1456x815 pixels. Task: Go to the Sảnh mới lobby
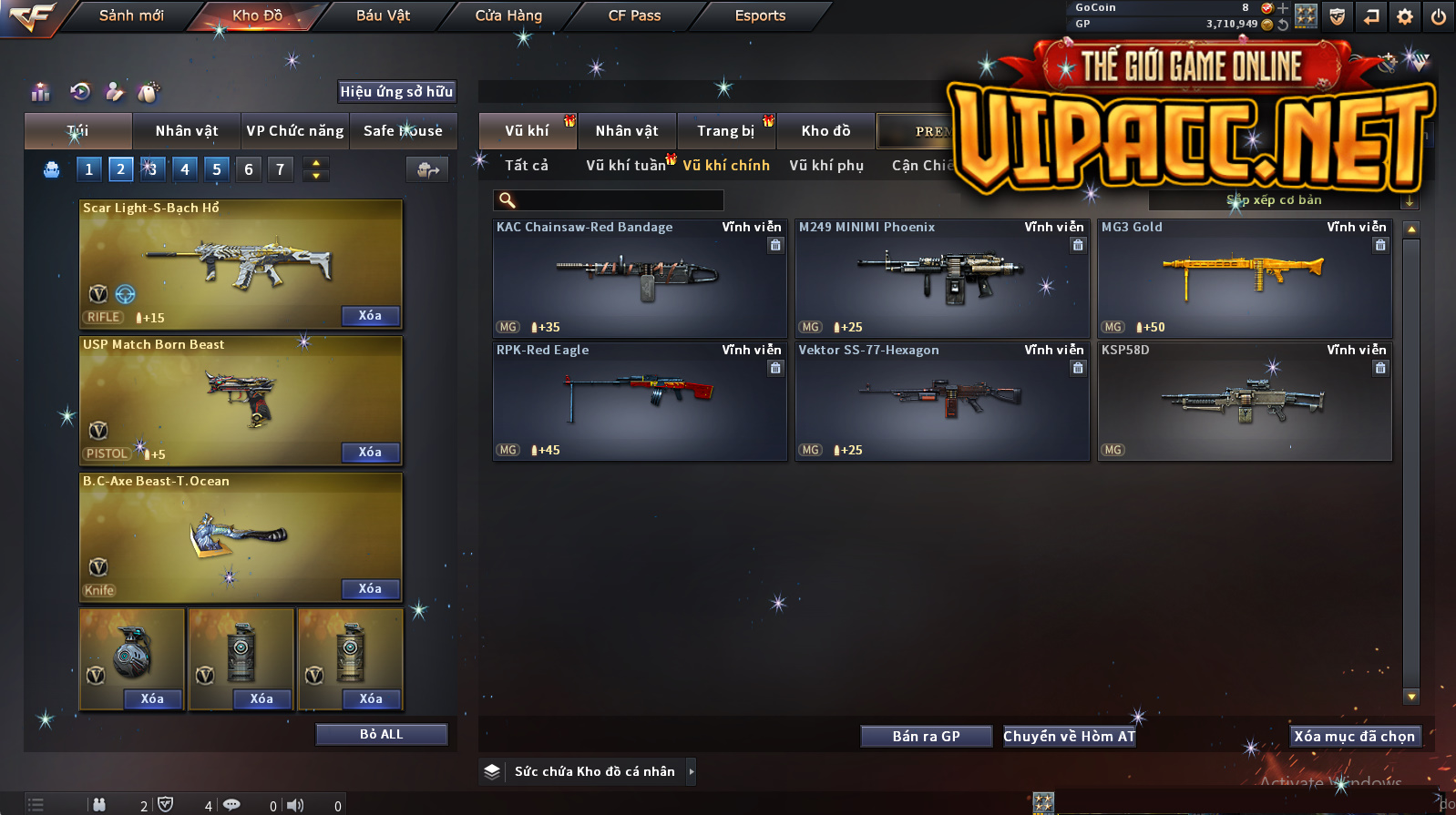[x=131, y=15]
